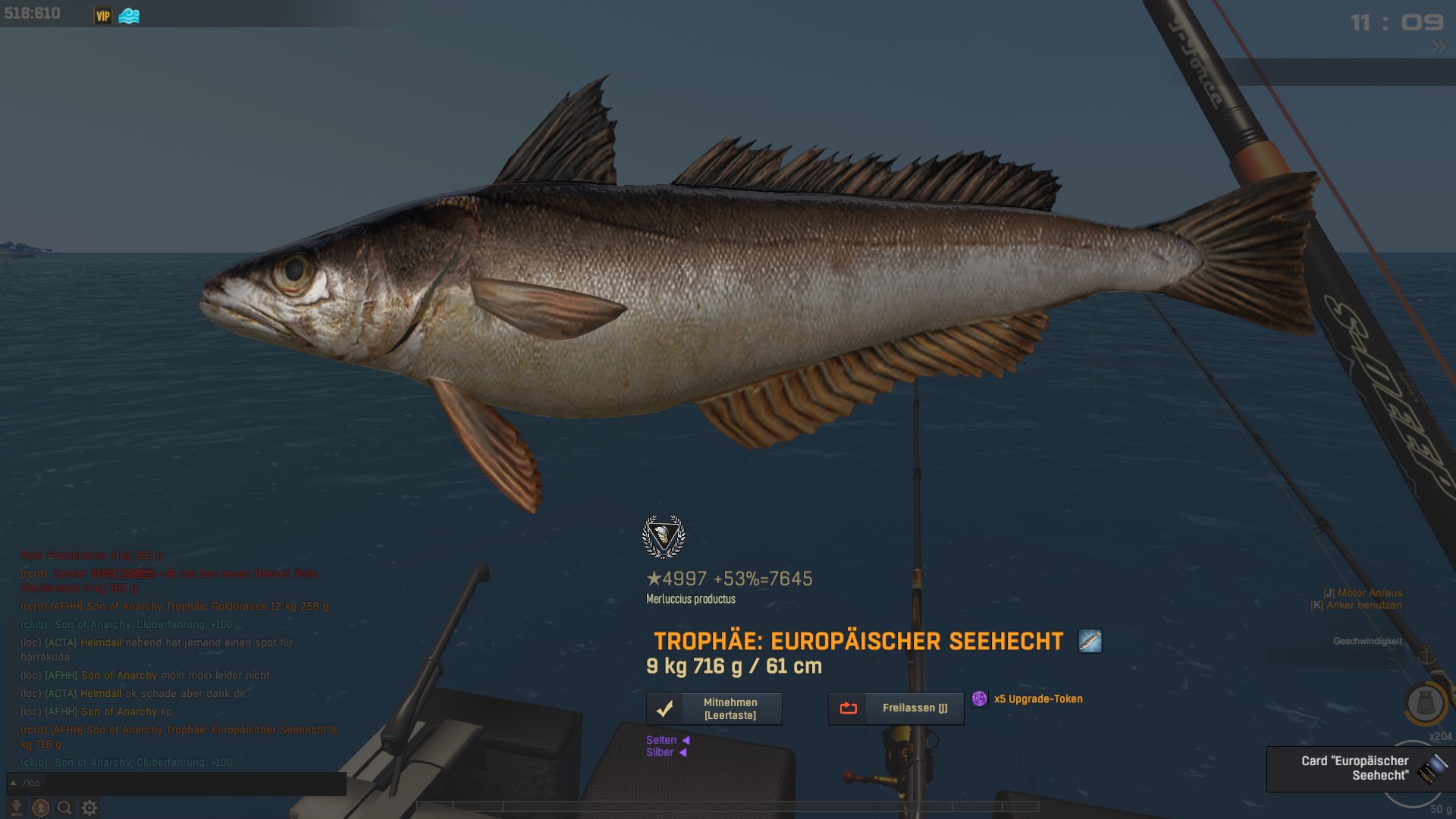Viewport: 1456px width, 819px height.
Task: Release the fish with Freilassen
Action: (x=896, y=709)
